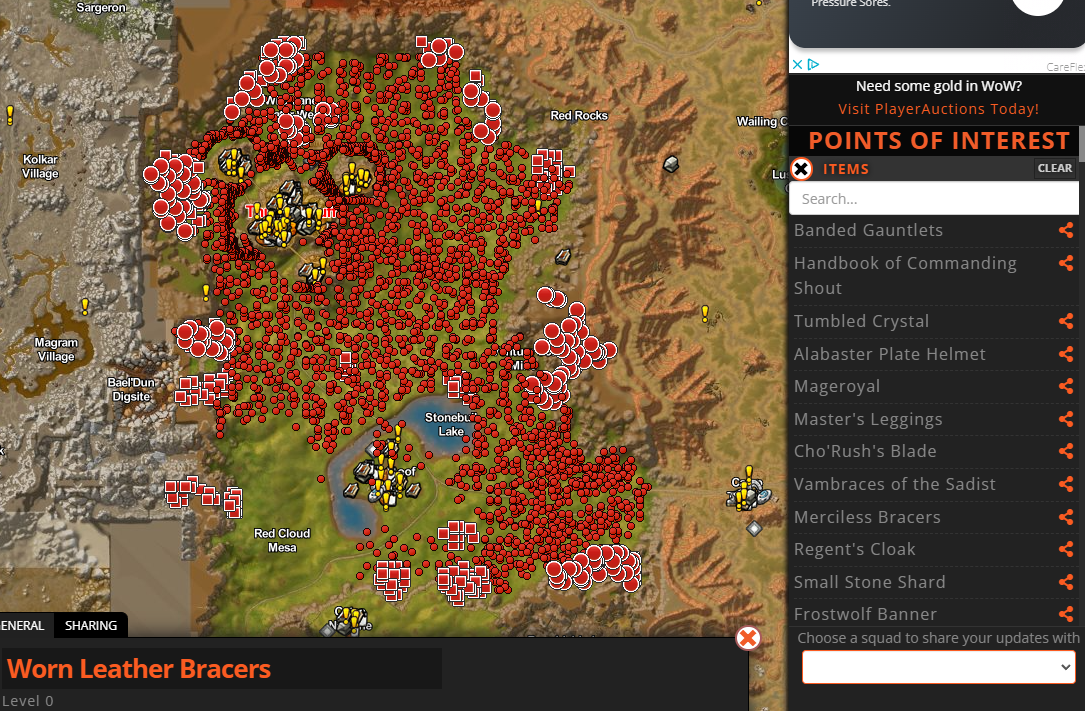Close the Items section with the X icon
The image size is (1085, 711).
coord(801,168)
